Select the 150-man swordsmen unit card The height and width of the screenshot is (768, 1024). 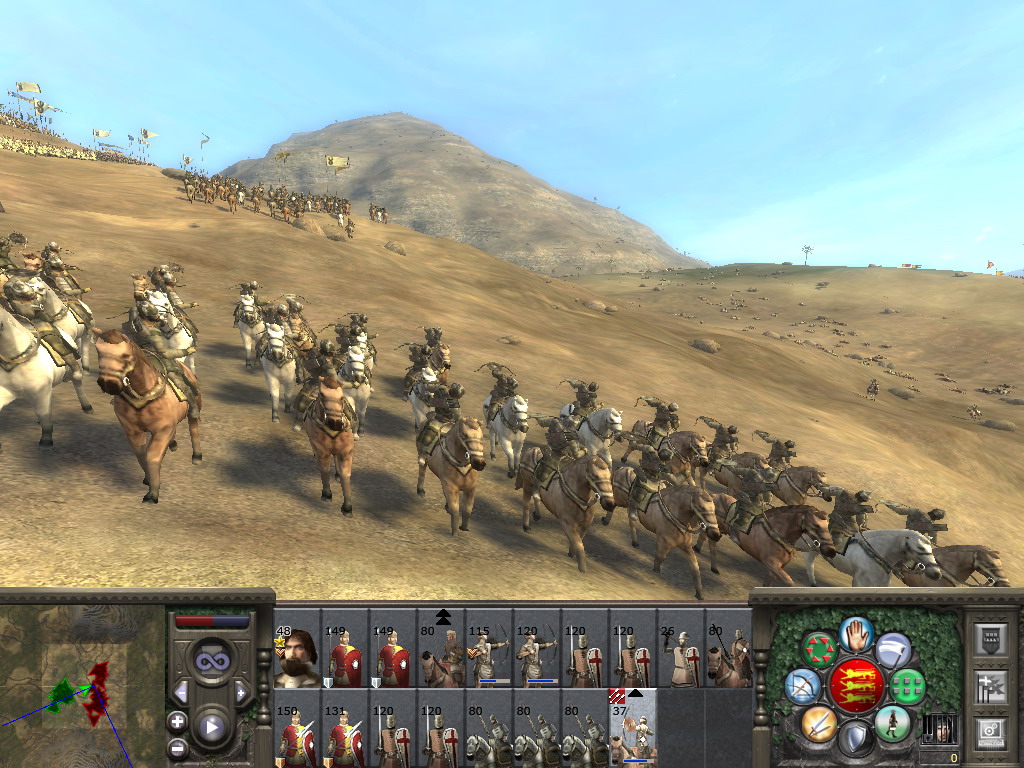point(297,728)
